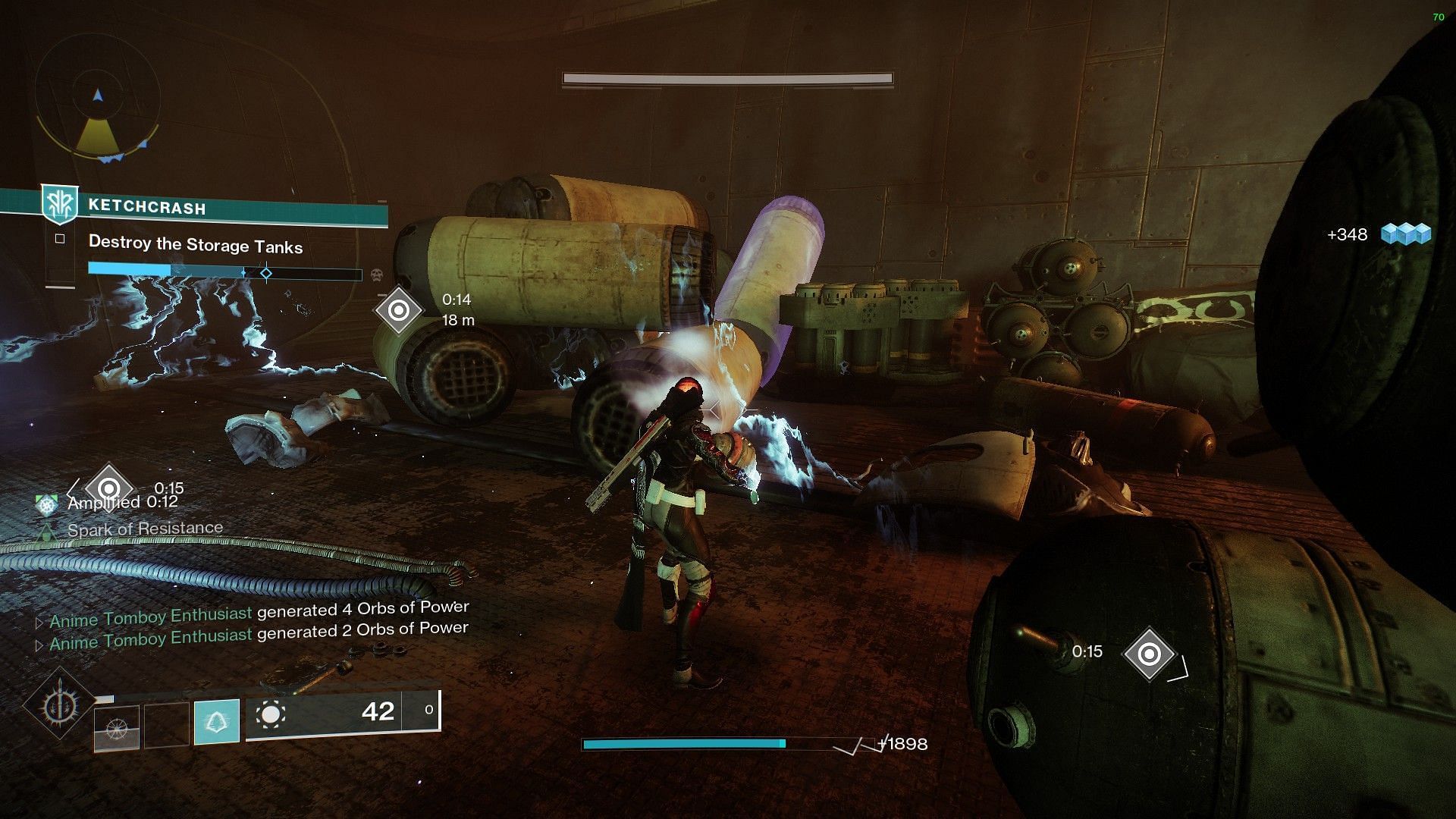
Task: Activate the highlighted class ability icon
Action: click(217, 721)
